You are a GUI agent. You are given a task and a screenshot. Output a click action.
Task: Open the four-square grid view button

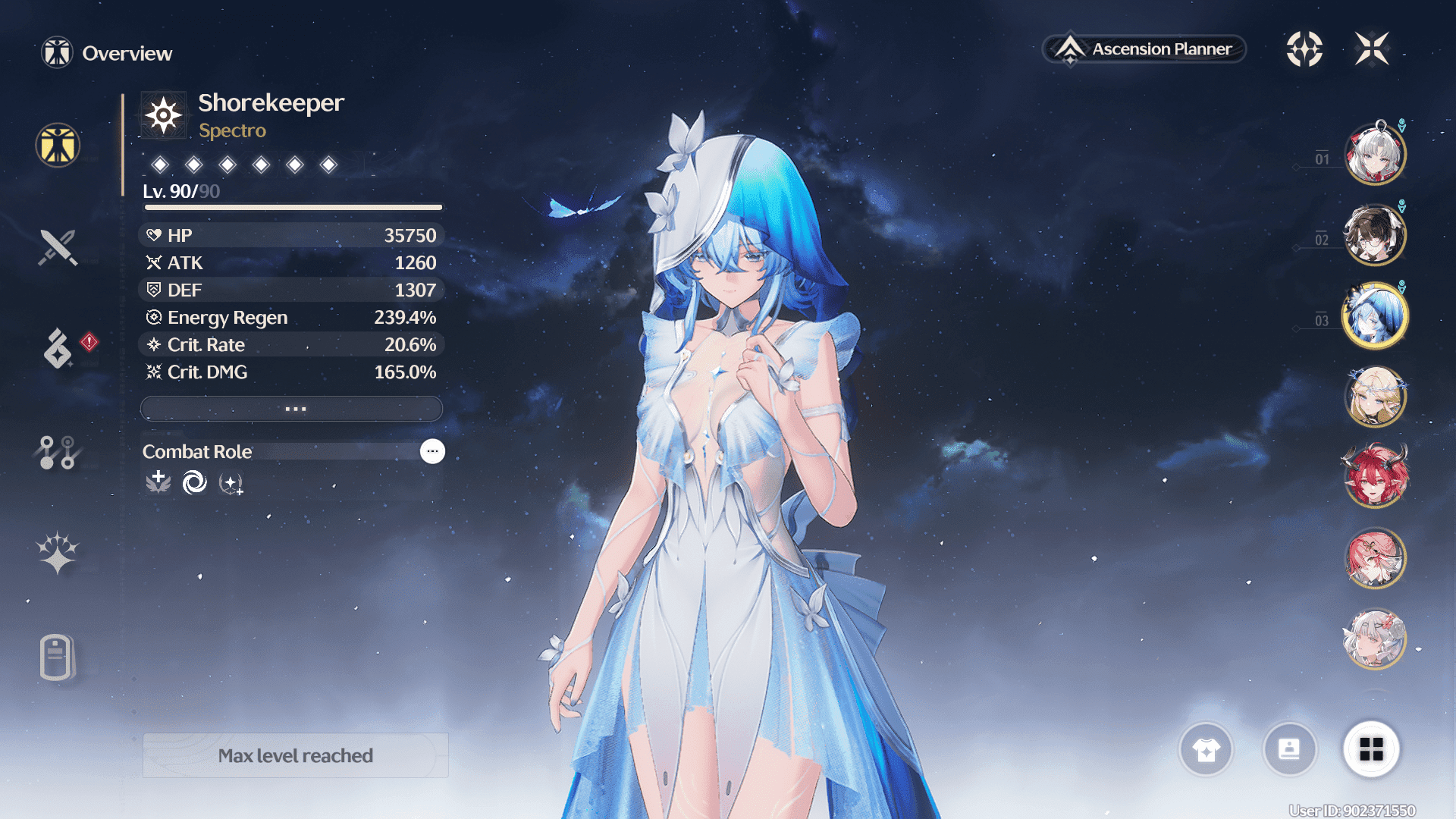1371,750
